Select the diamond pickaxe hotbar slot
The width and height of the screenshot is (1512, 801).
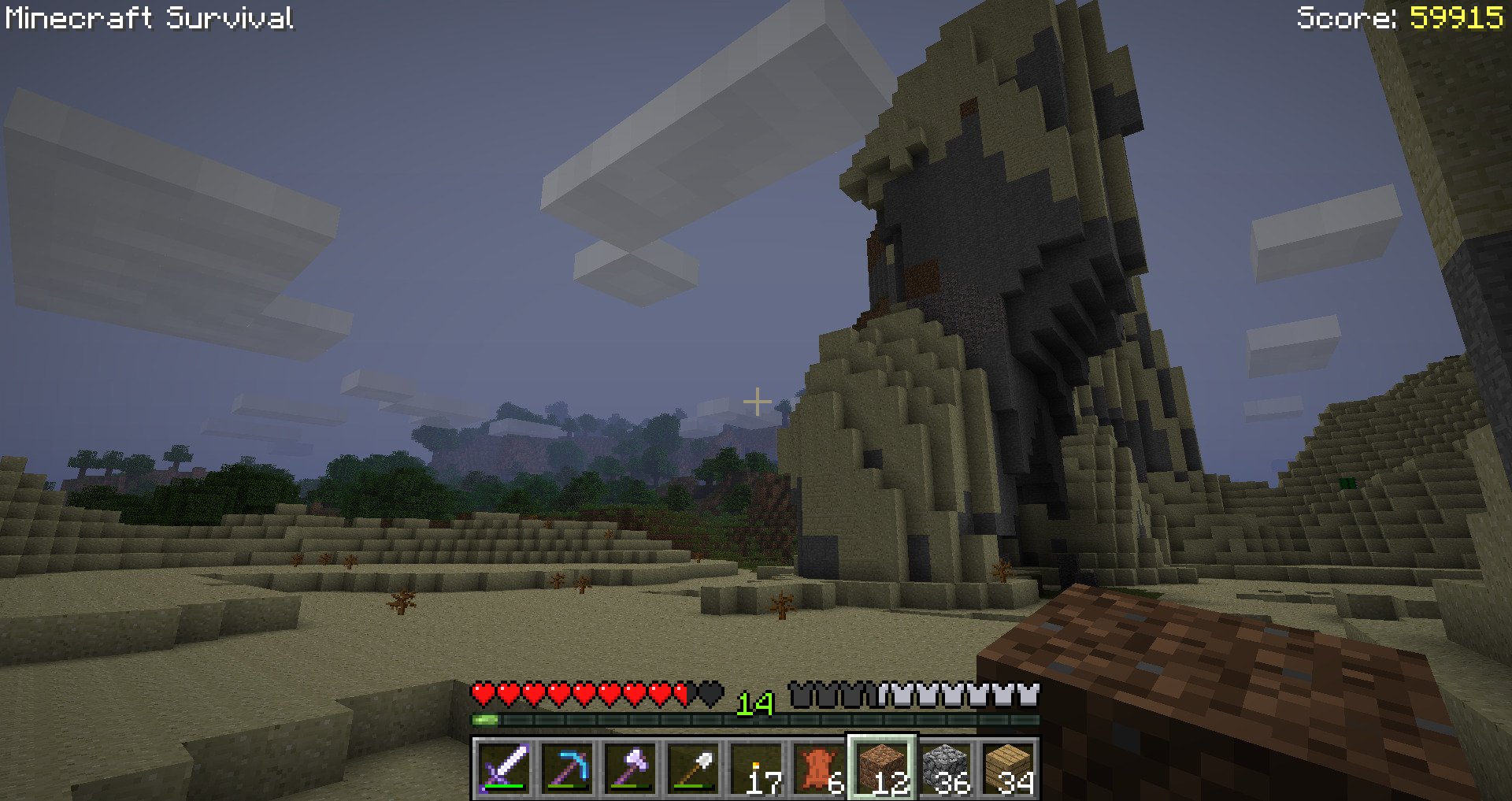click(567, 768)
